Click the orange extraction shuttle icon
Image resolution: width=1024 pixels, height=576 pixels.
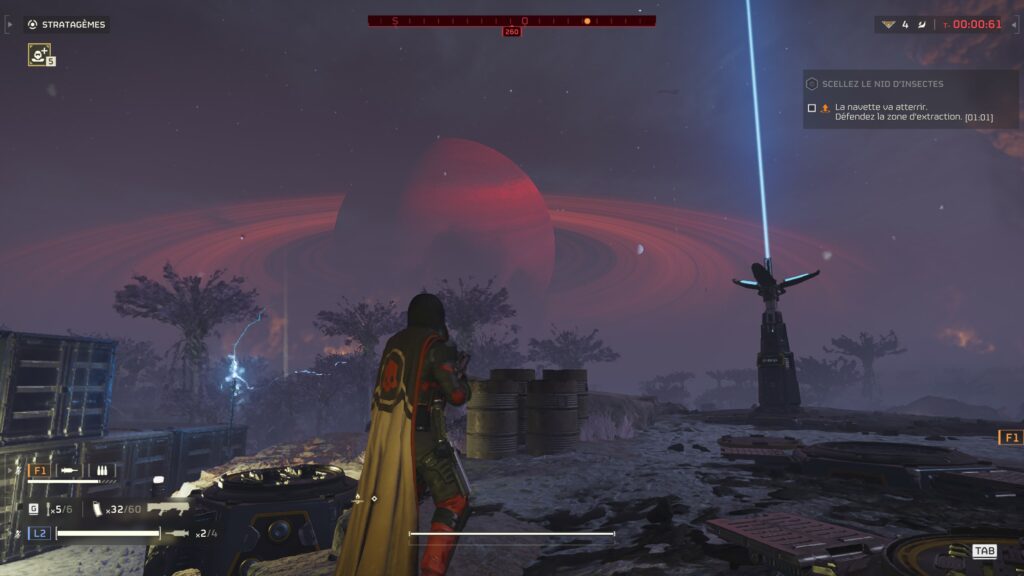(825, 107)
